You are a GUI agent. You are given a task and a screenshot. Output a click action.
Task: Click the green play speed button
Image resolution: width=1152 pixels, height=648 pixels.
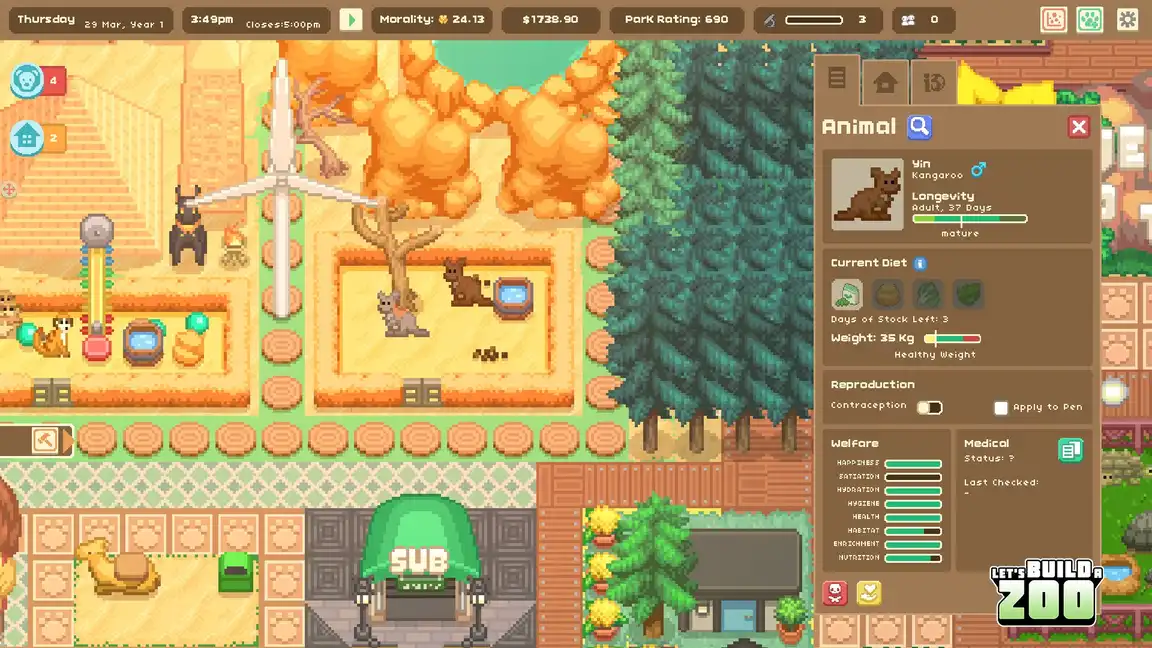tap(351, 19)
